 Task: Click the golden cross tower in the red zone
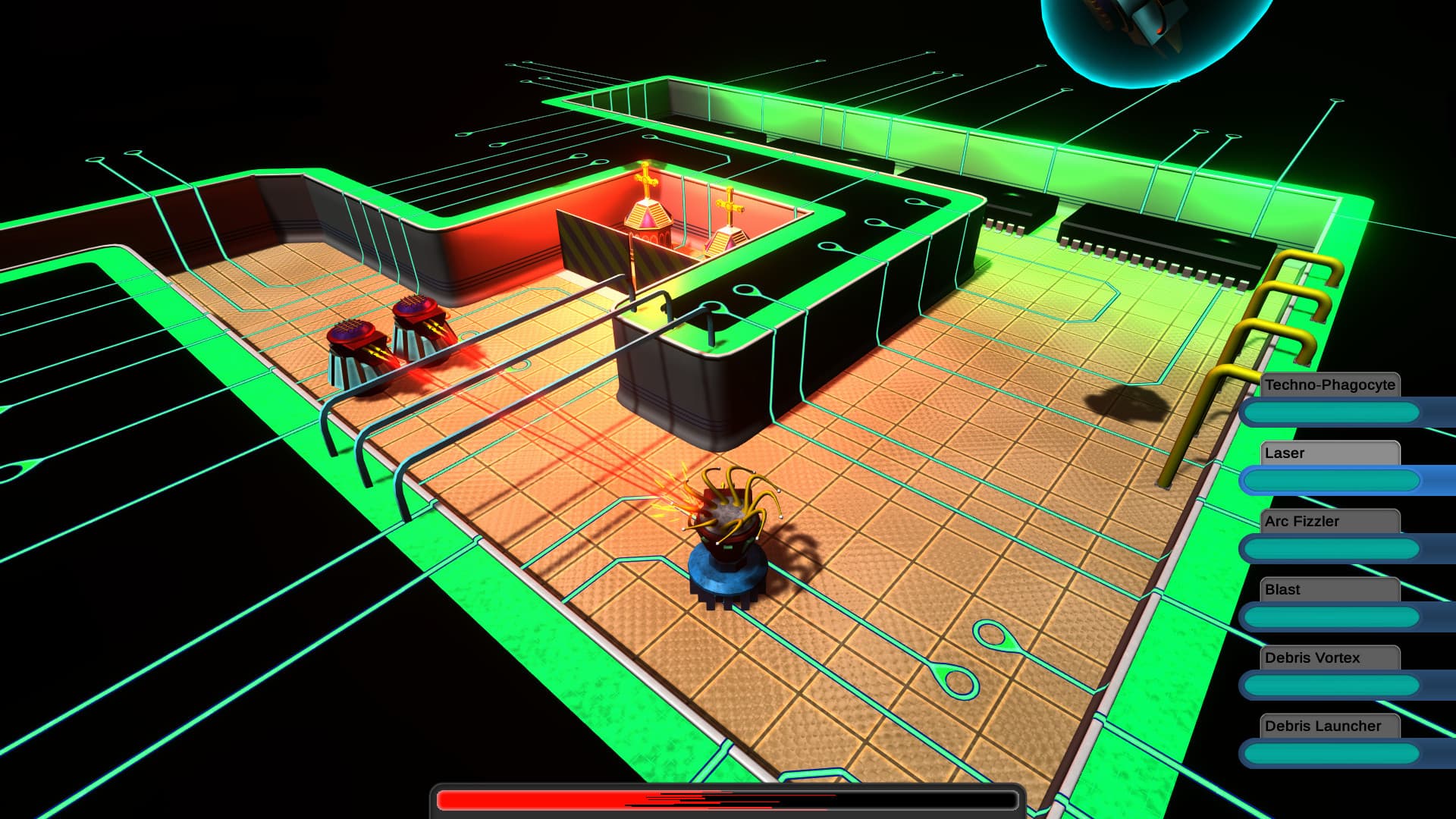(648, 205)
